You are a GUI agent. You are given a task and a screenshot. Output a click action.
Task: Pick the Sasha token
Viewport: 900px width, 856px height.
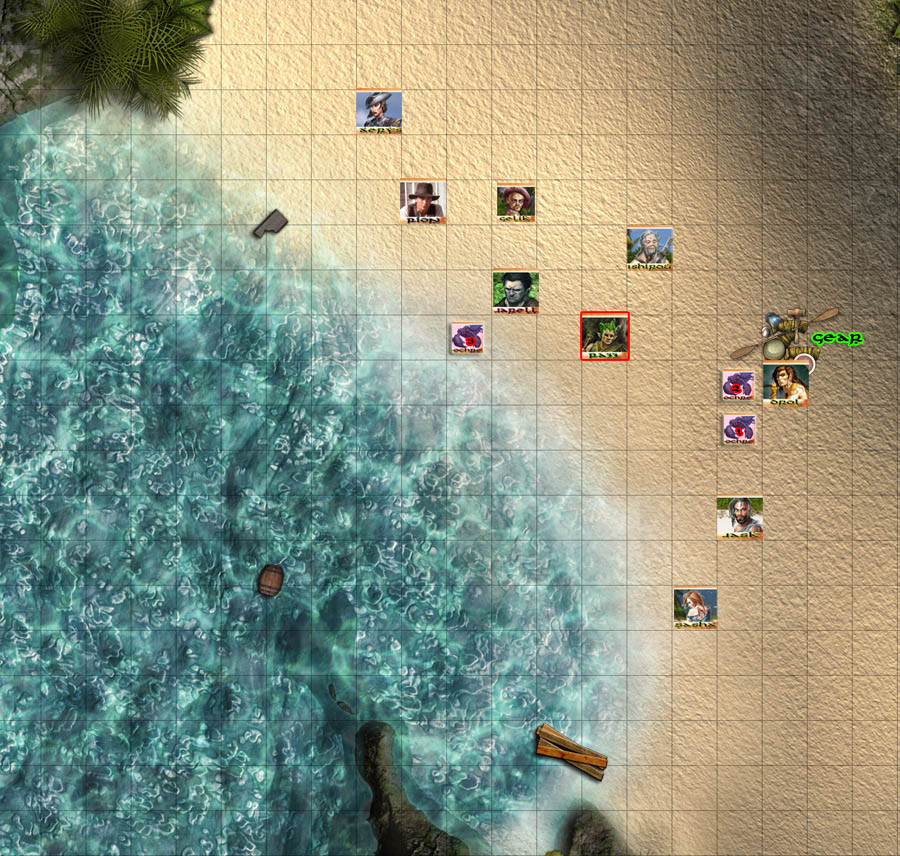tap(695, 607)
